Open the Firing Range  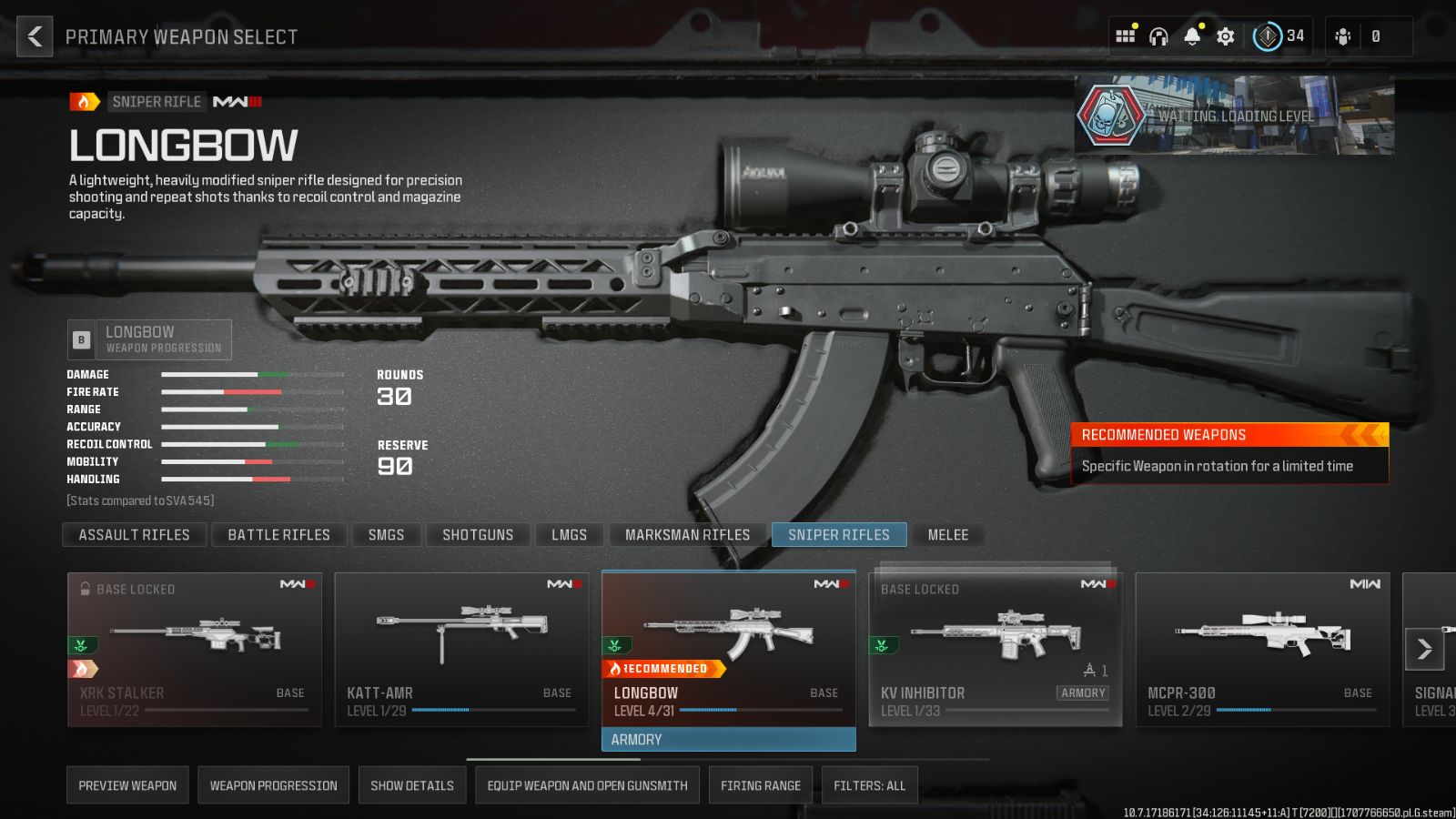tap(761, 784)
